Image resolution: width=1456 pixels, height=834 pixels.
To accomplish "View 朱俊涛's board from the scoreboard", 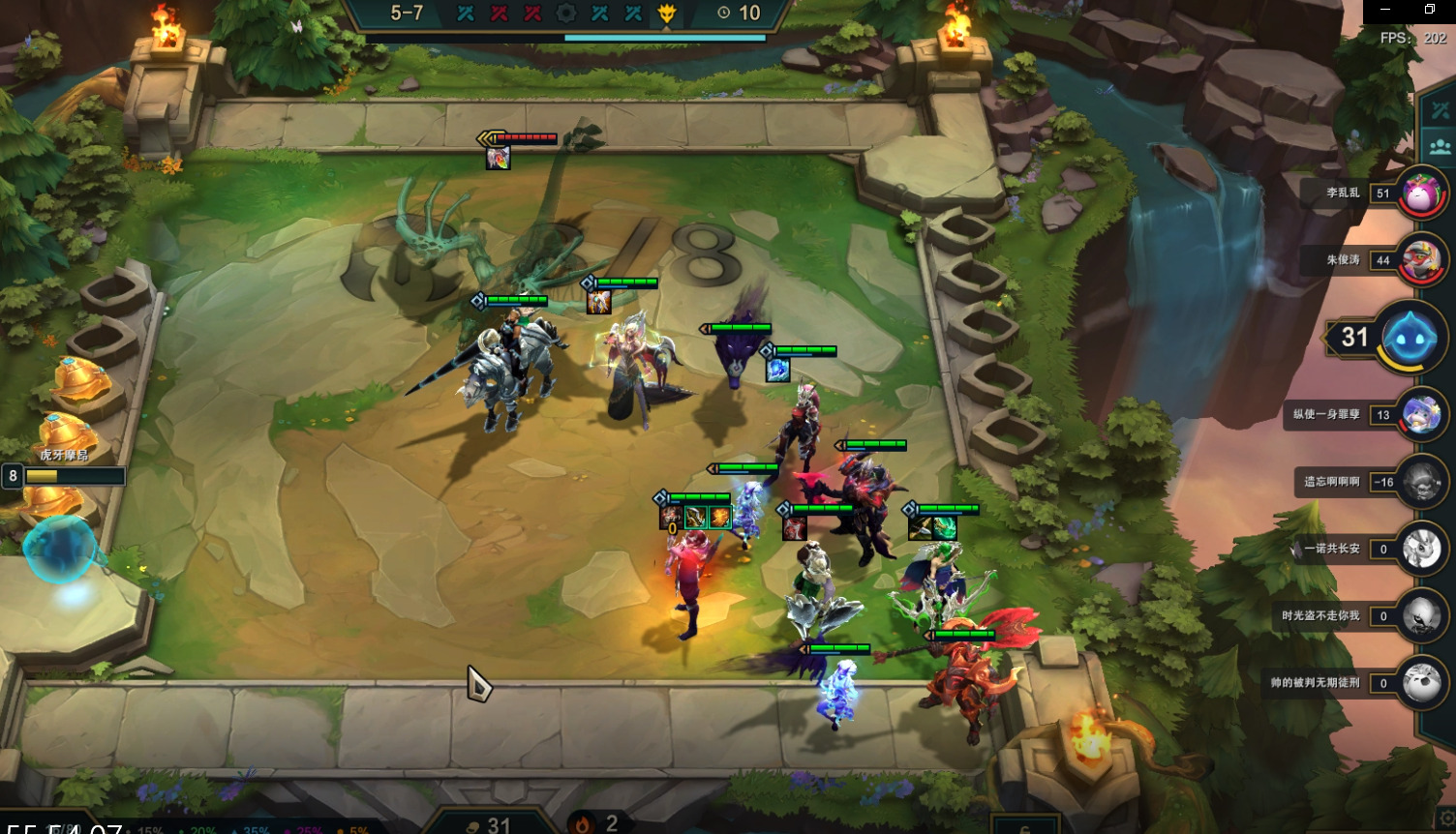I will pyautogui.click(x=1420, y=260).
